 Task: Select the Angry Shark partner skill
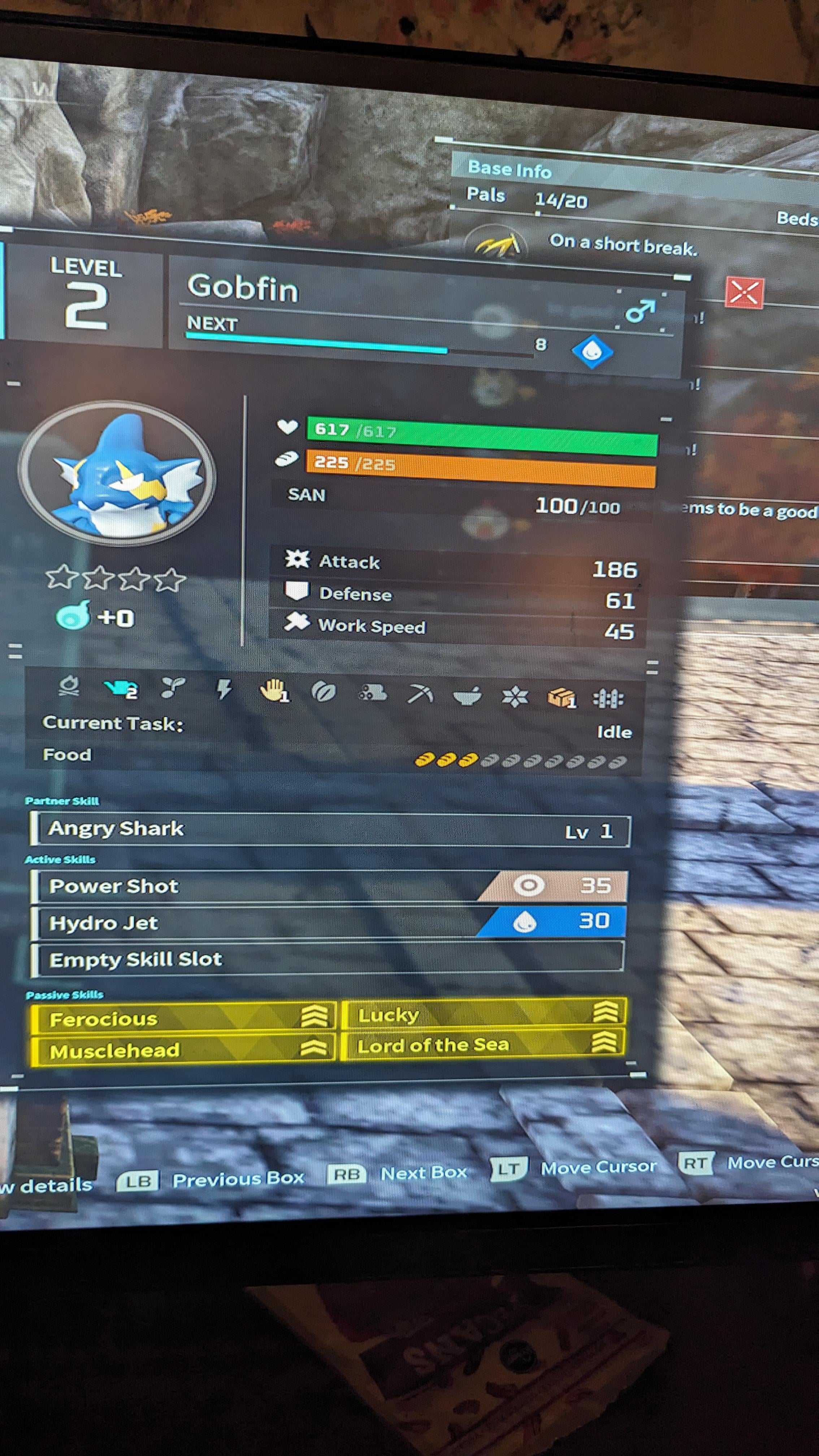tap(330, 830)
